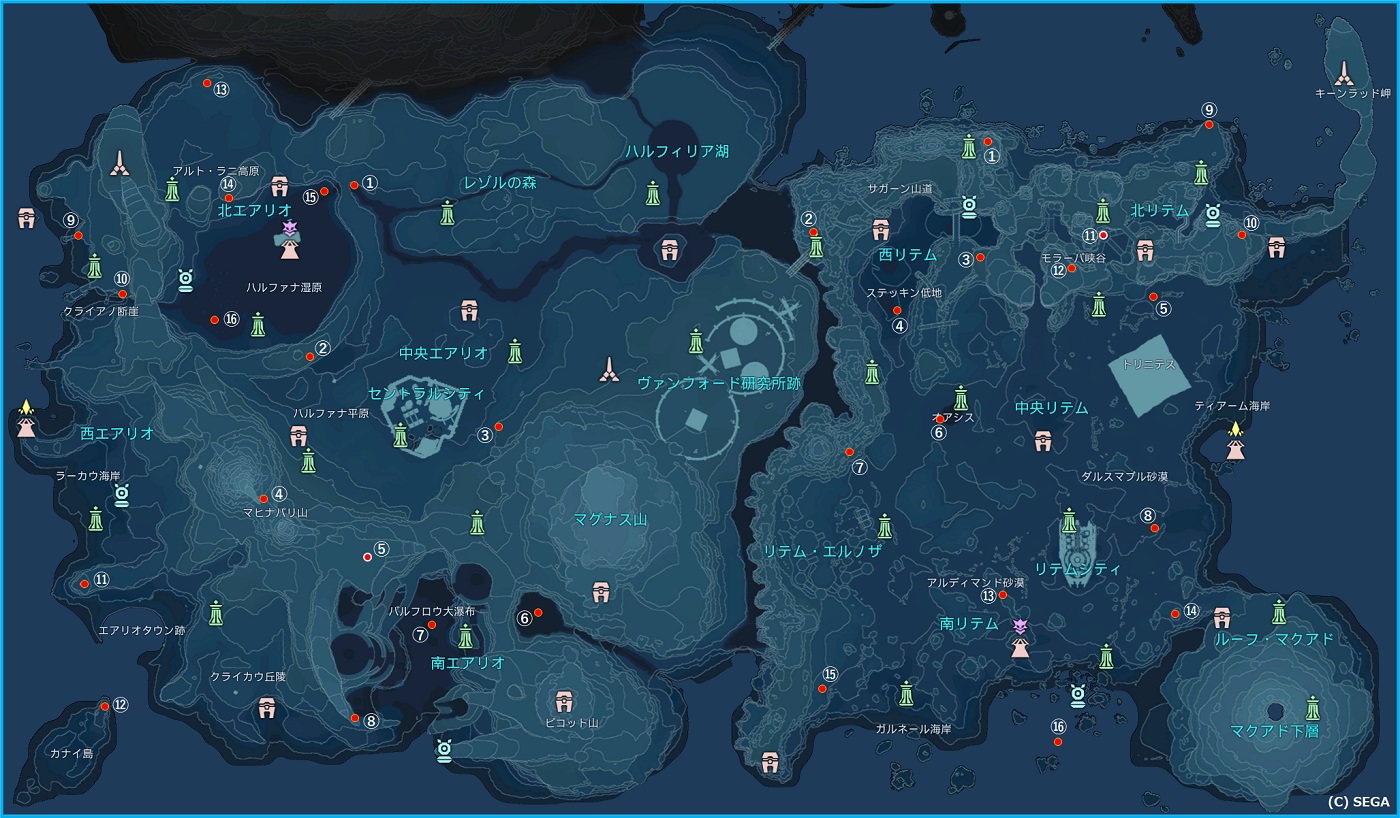Select the green device icon at リテムシティ
The width and height of the screenshot is (1400, 818).
(1069, 520)
